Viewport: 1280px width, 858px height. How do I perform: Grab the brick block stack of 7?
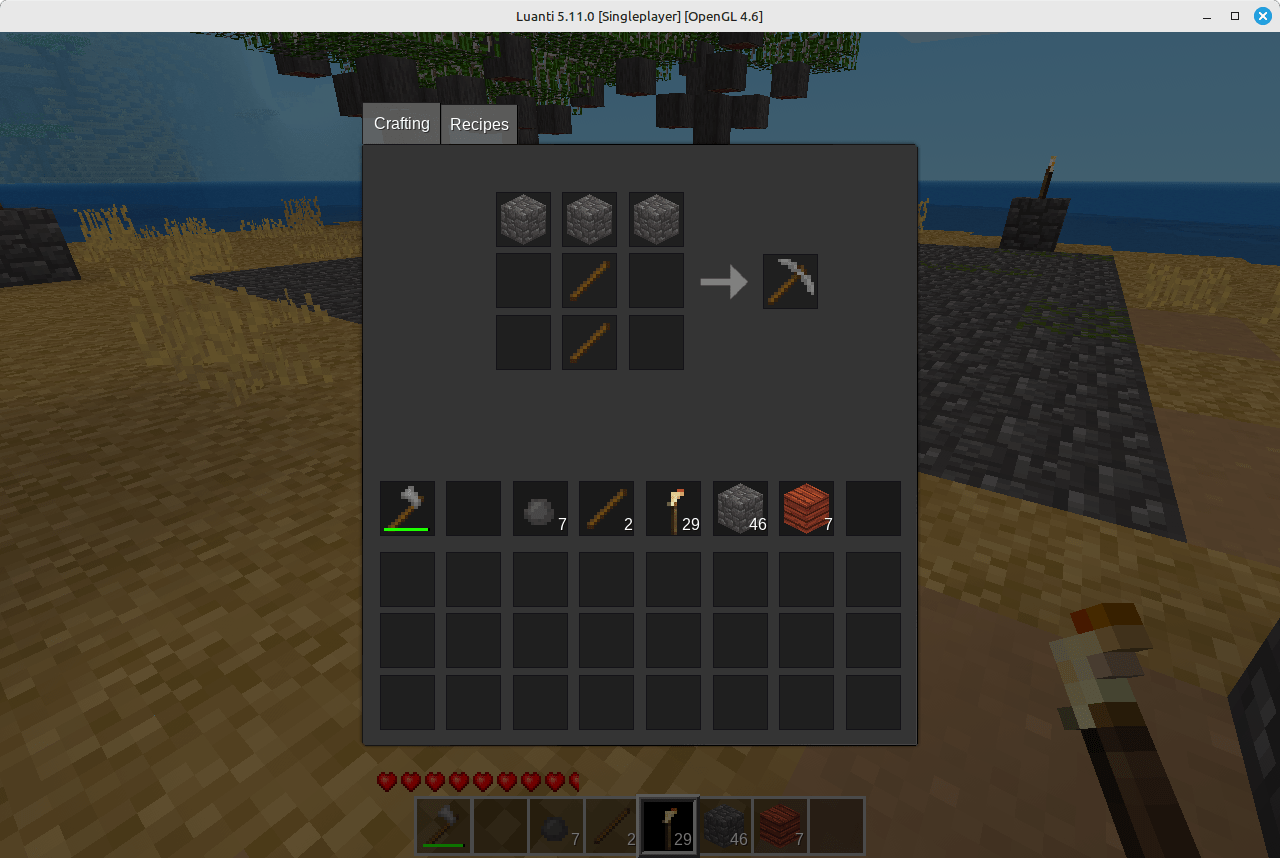pos(806,508)
